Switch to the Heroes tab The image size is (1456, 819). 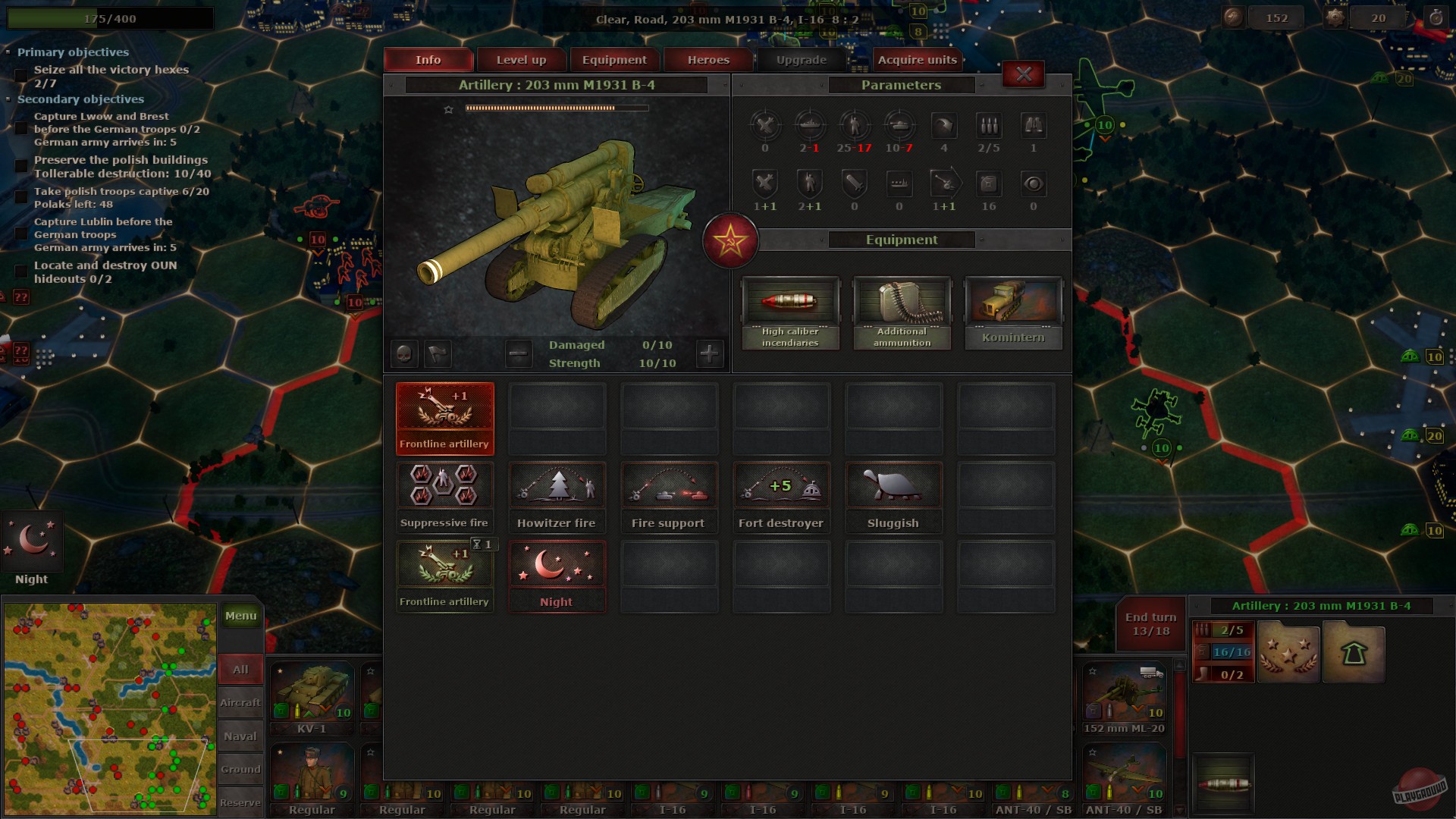(708, 59)
